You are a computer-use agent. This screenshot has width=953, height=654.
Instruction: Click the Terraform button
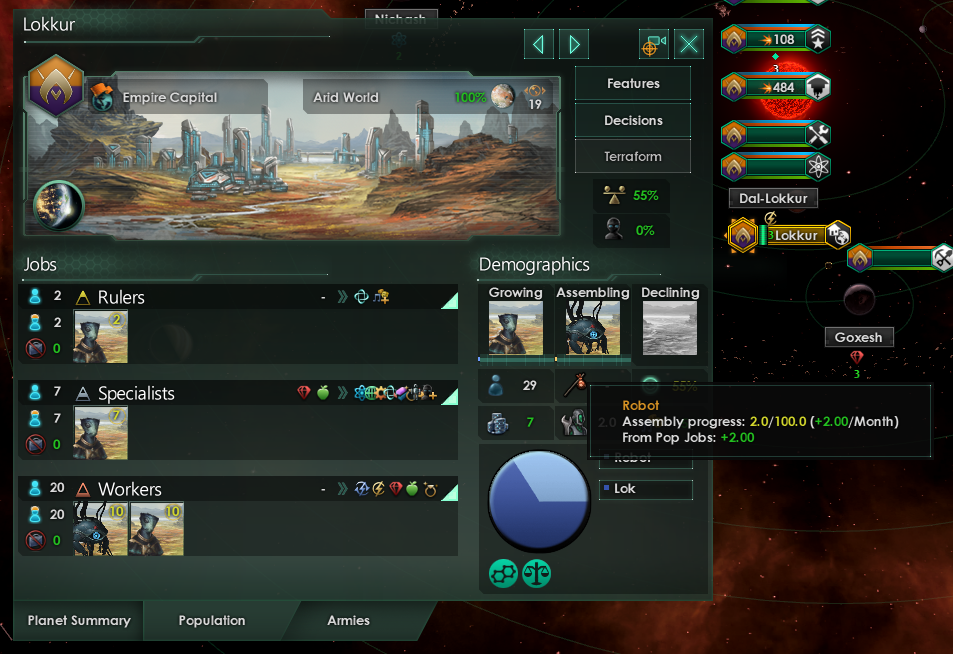pyautogui.click(x=633, y=157)
